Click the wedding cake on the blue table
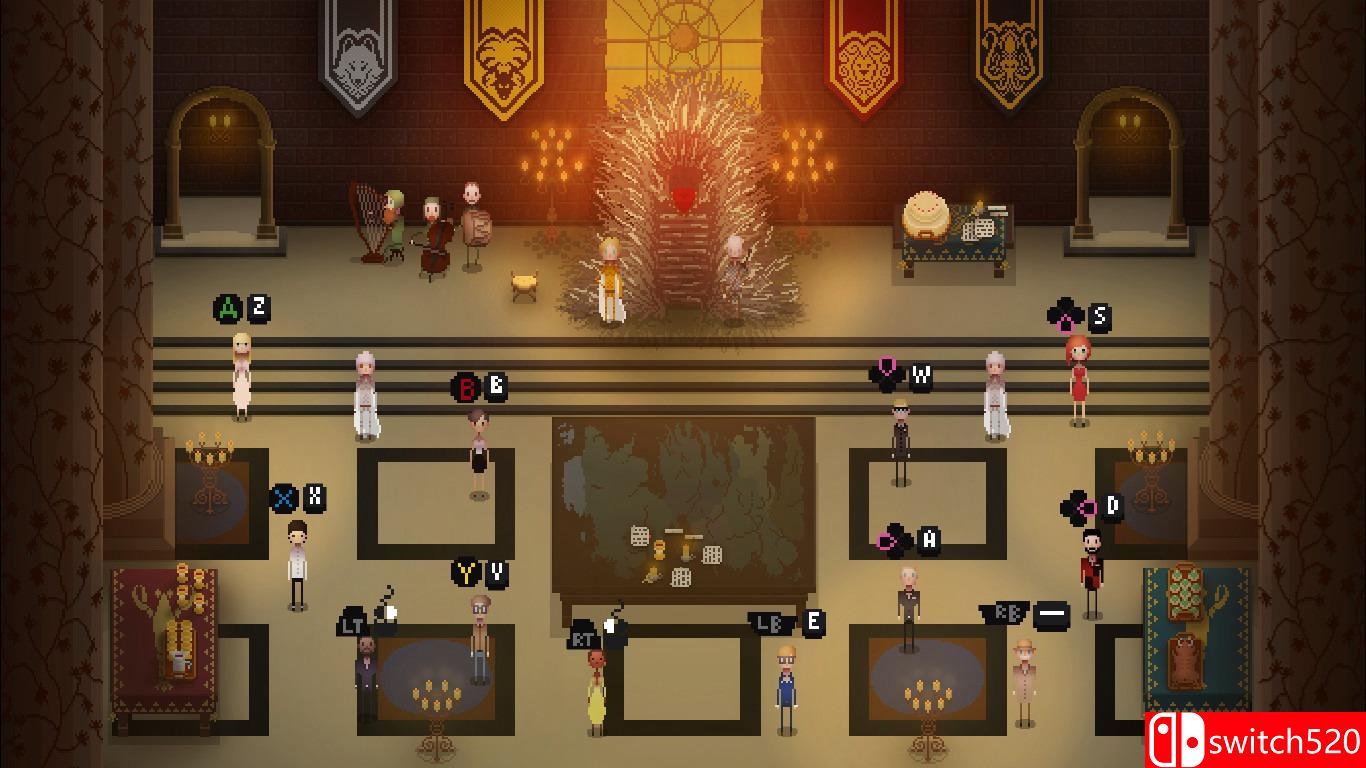Screen dimensions: 1366x768 925,212
